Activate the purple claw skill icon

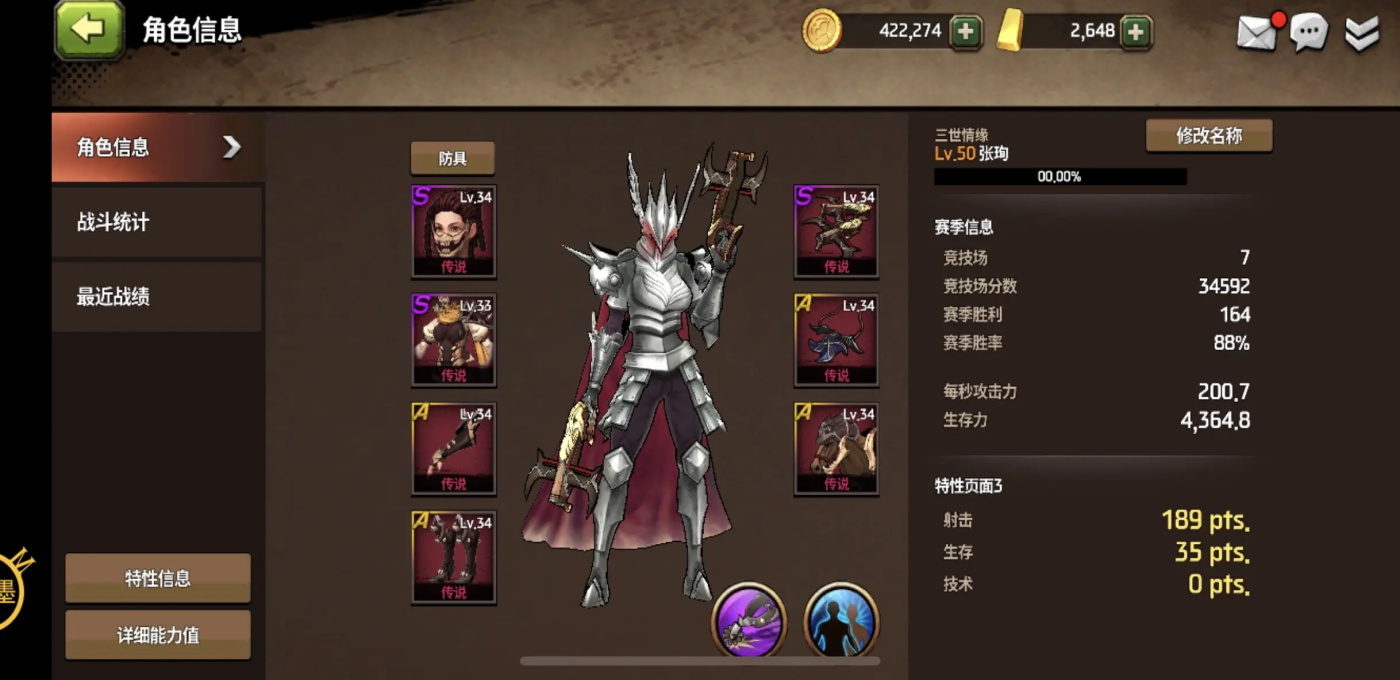tap(749, 619)
